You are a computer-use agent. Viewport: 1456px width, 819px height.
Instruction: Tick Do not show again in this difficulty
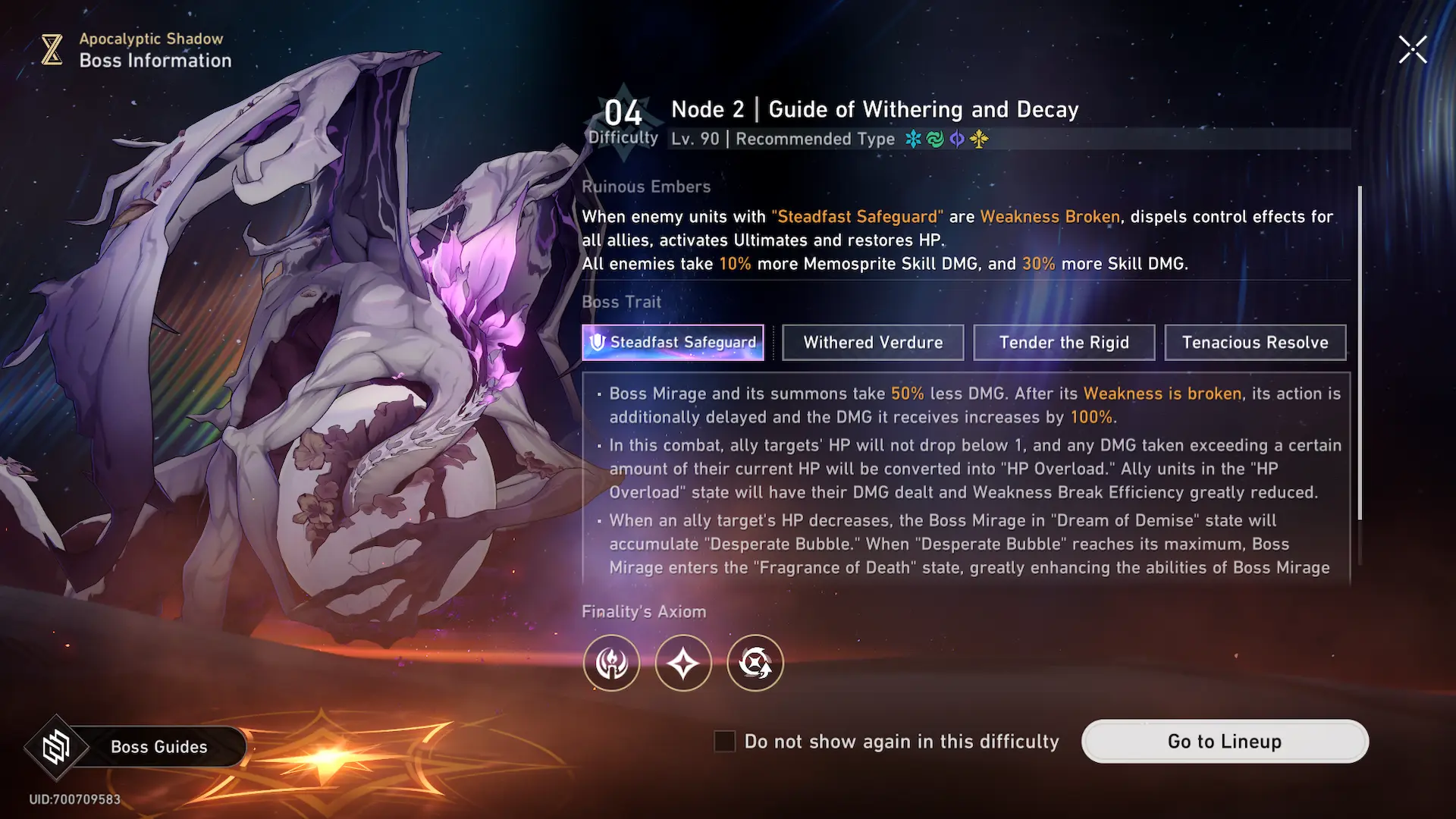(725, 742)
